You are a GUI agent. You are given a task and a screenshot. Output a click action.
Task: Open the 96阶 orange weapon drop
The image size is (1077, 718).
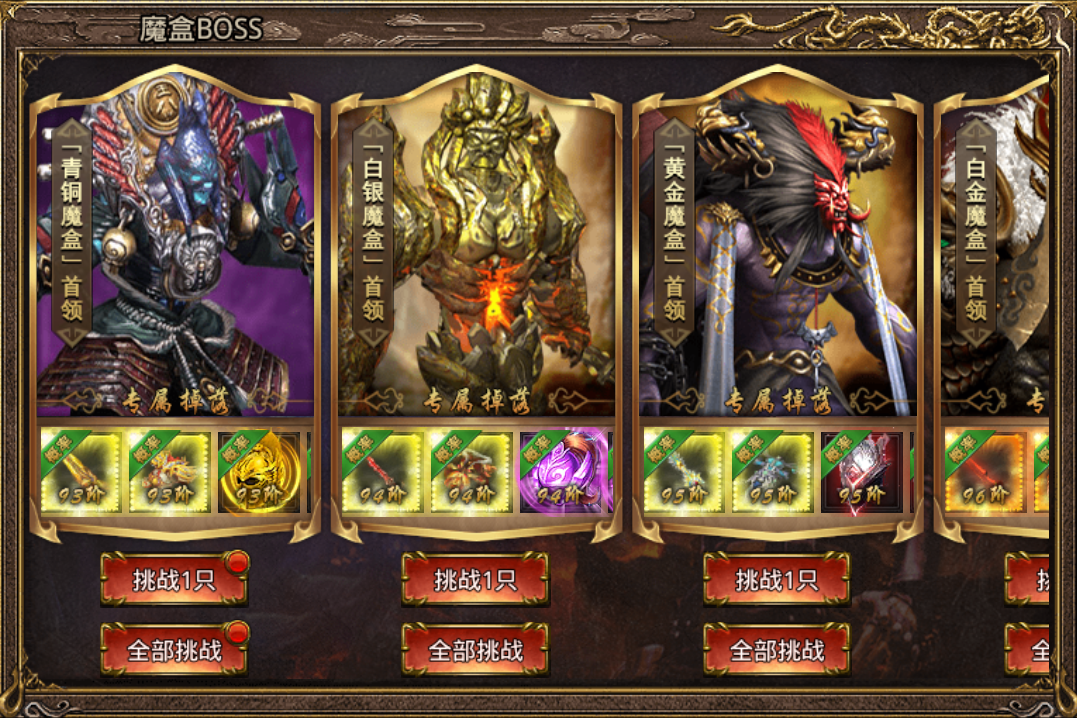click(x=984, y=472)
